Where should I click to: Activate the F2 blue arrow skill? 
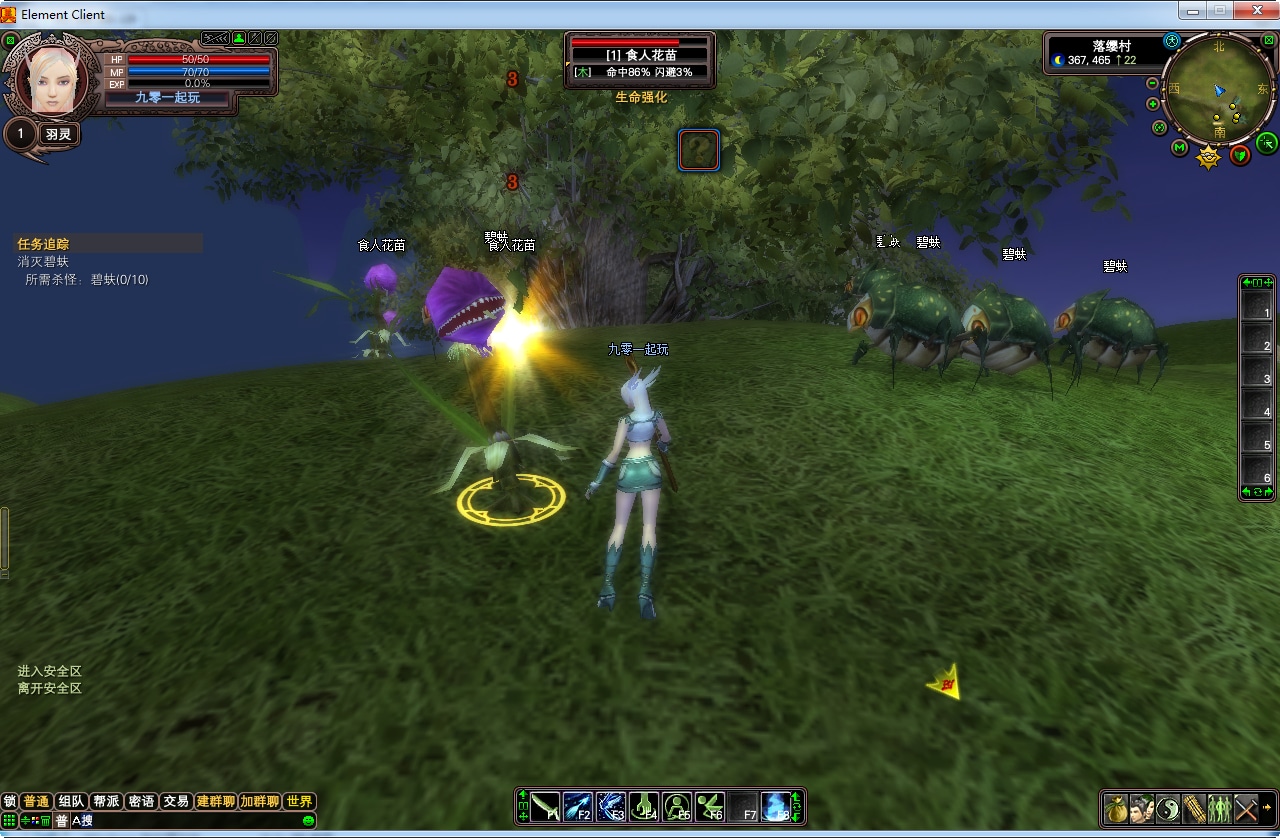coord(578,807)
